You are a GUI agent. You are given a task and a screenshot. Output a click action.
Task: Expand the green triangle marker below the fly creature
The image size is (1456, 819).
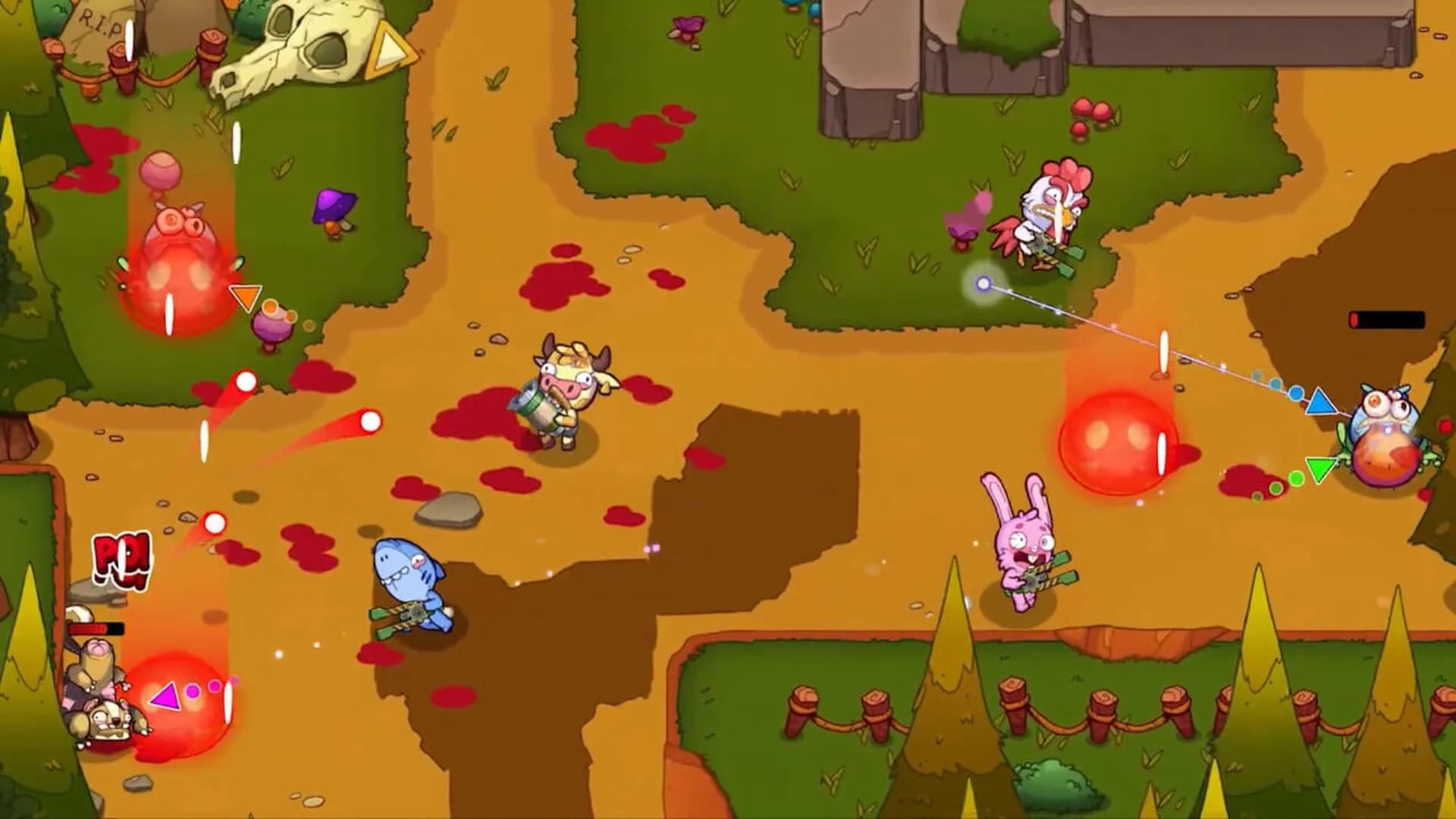click(x=1319, y=472)
